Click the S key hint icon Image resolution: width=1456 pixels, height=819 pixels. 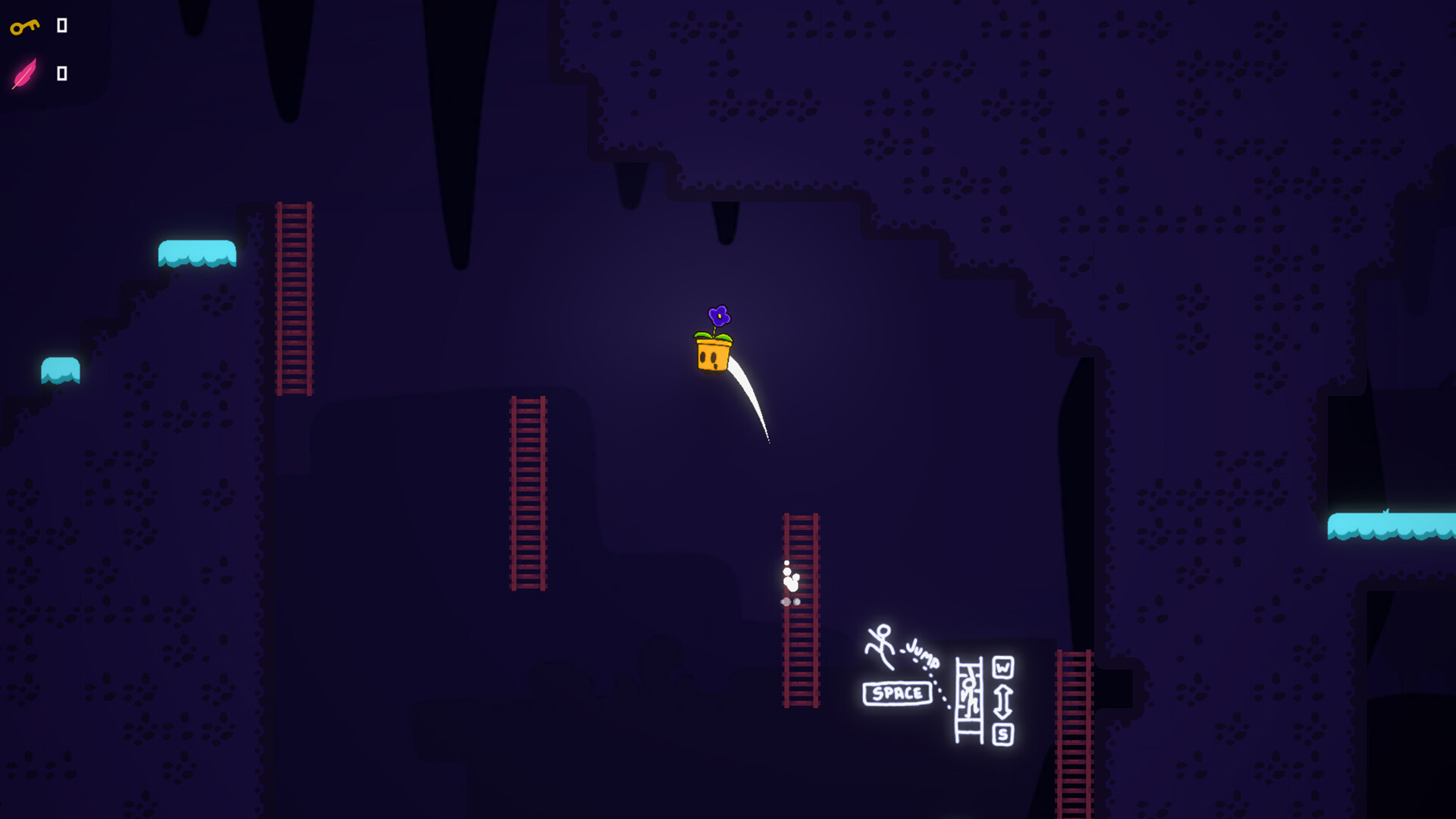coord(1003,732)
